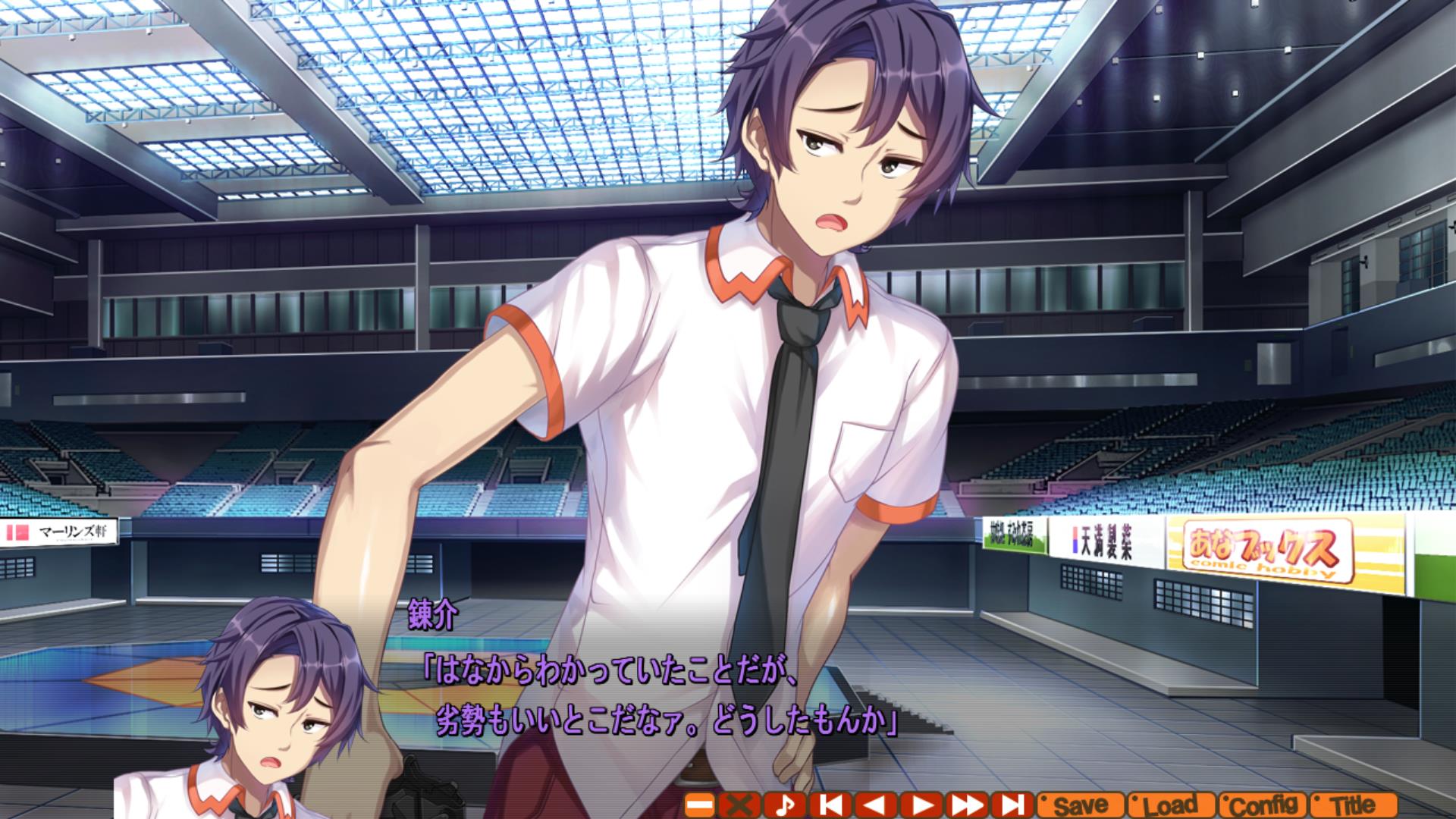Click the X button in the toolbar
Image resolution: width=1456 pixels, height=819 pixels.
739,805
